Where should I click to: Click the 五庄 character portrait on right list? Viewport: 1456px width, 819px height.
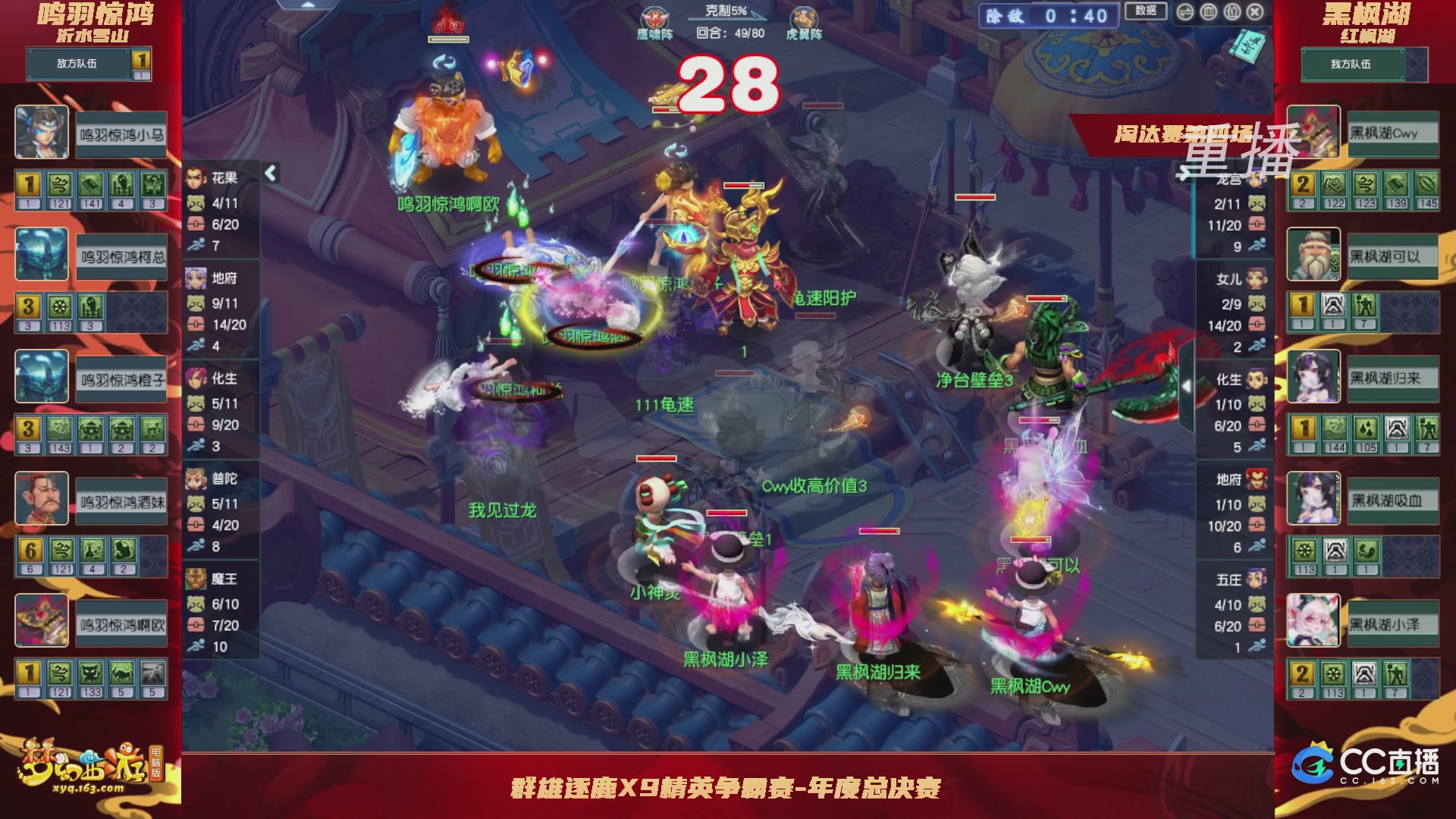pos(1257,578)
